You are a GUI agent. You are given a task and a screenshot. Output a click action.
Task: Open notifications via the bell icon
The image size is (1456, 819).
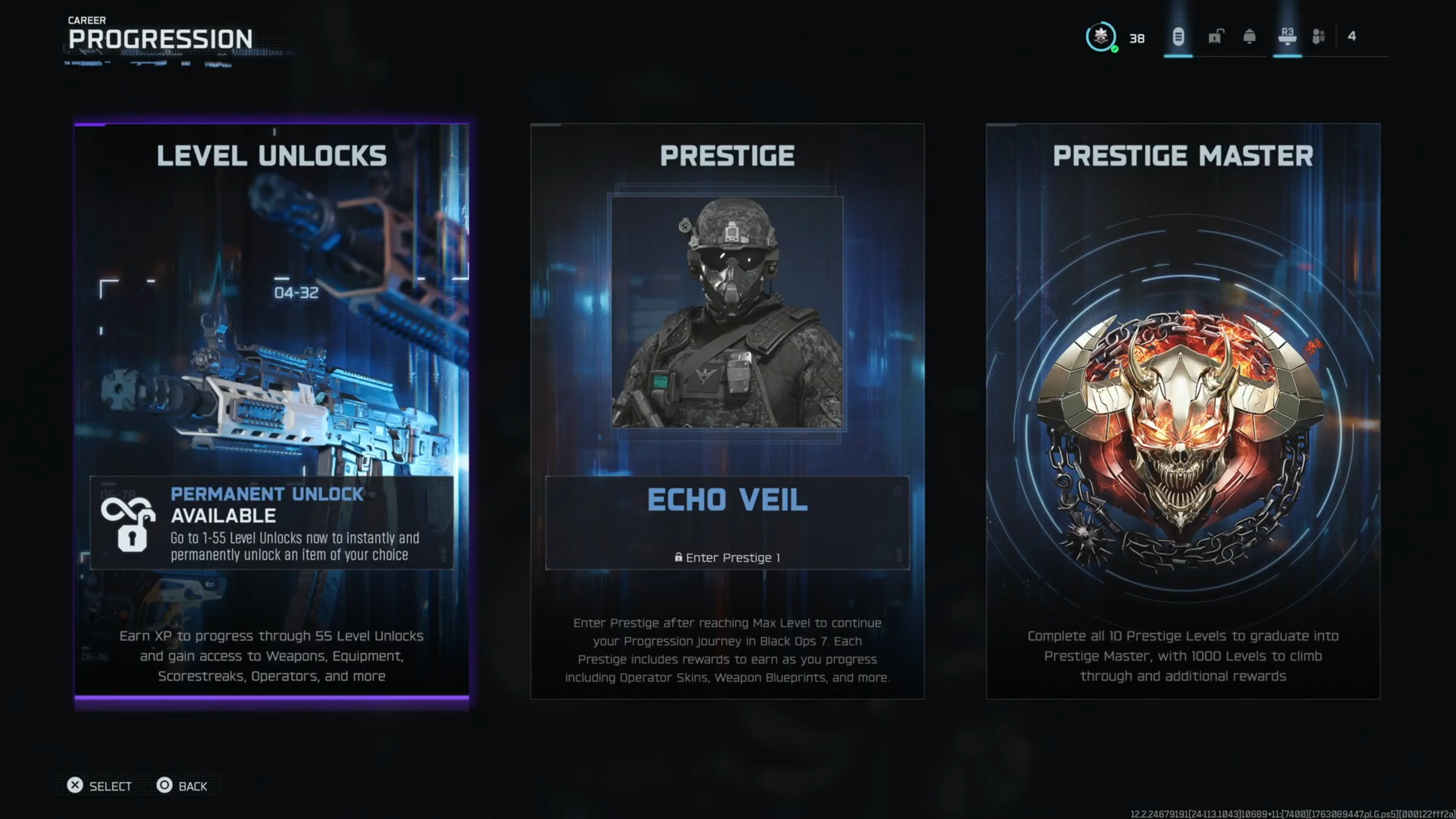1249,37
